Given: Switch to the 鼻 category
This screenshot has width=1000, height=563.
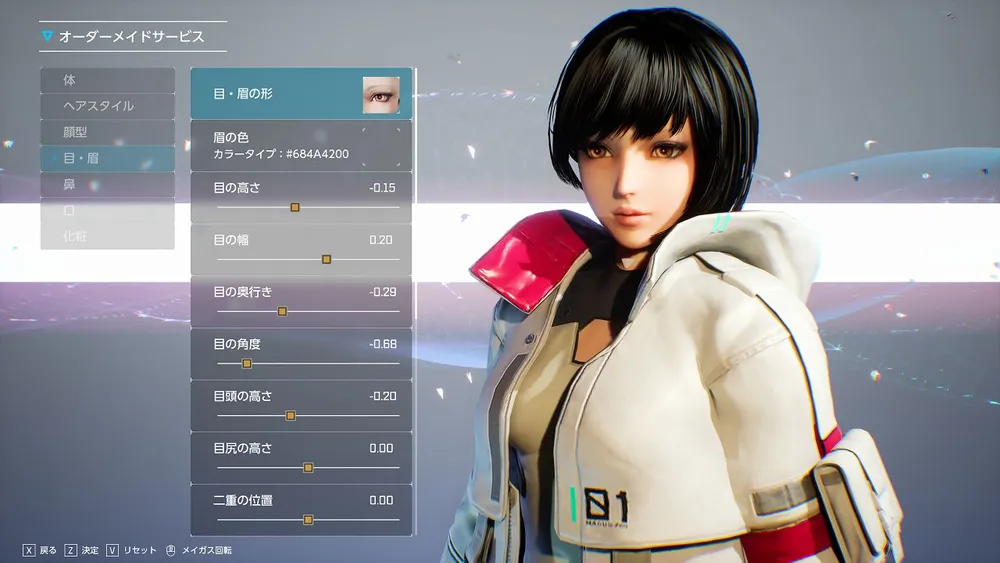Looking at the screenshot, I should coord(107,184).
